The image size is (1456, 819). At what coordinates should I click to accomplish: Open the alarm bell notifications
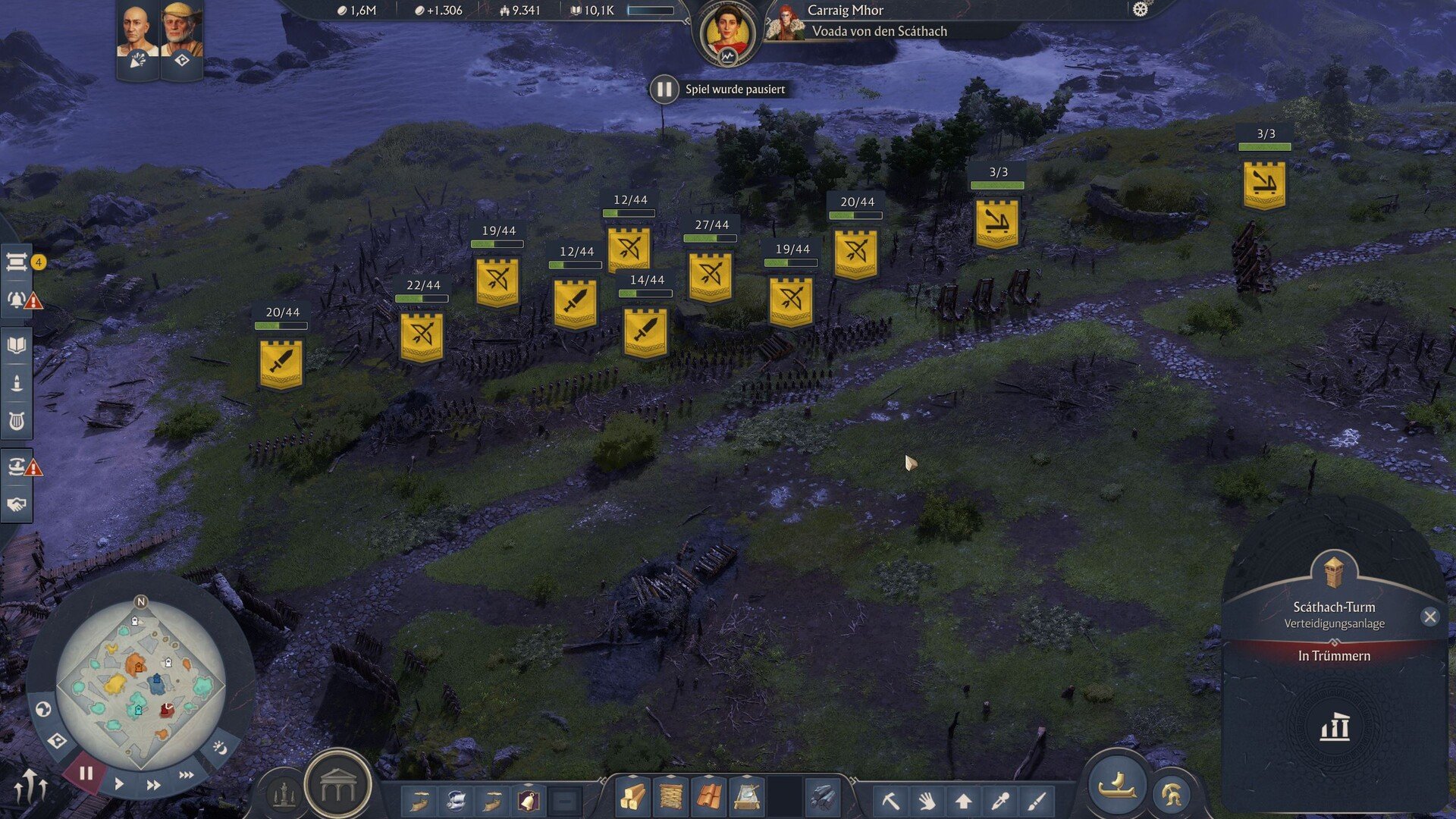(17, 300)
